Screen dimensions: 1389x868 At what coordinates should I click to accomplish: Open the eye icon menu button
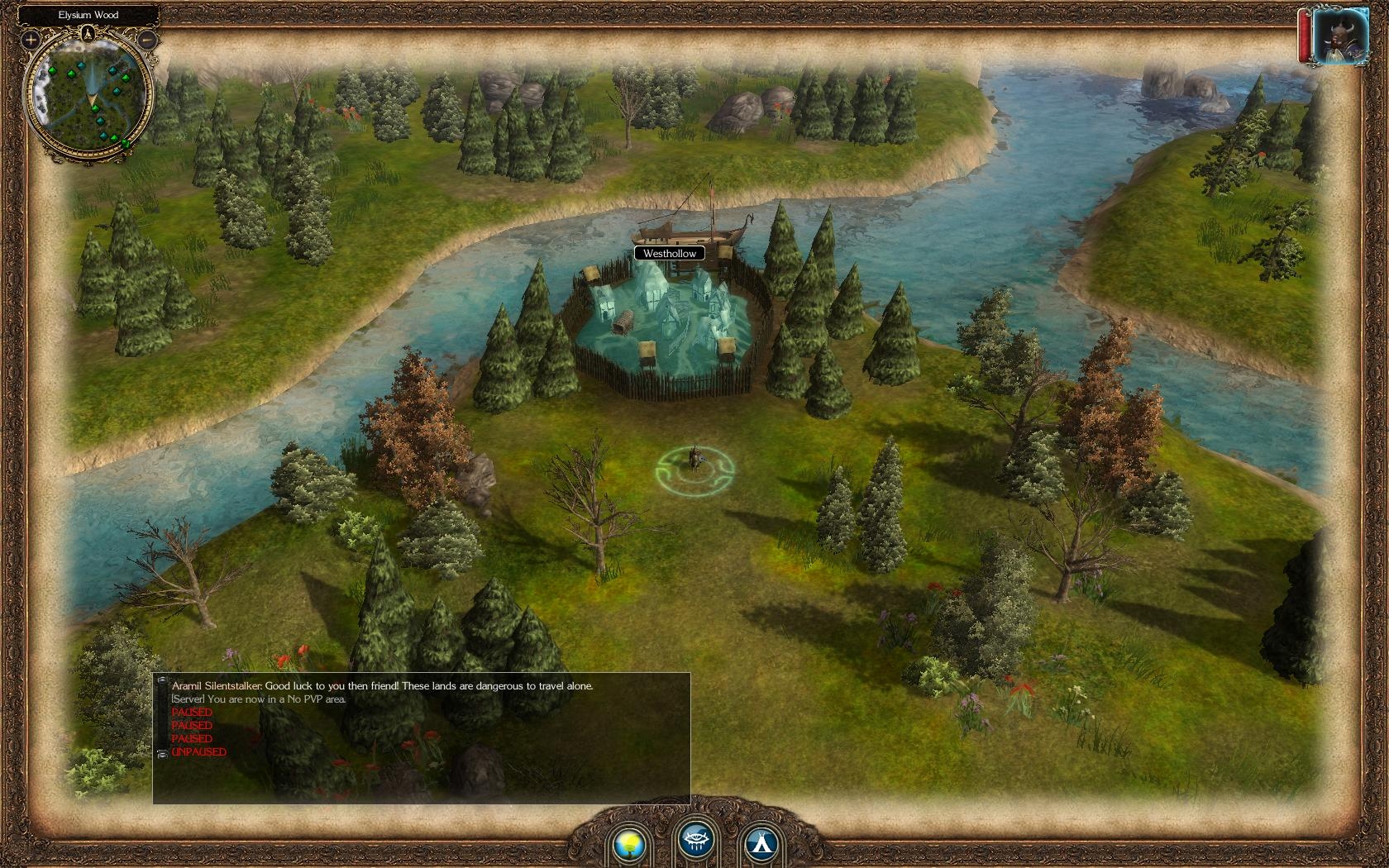click(696, 841)
